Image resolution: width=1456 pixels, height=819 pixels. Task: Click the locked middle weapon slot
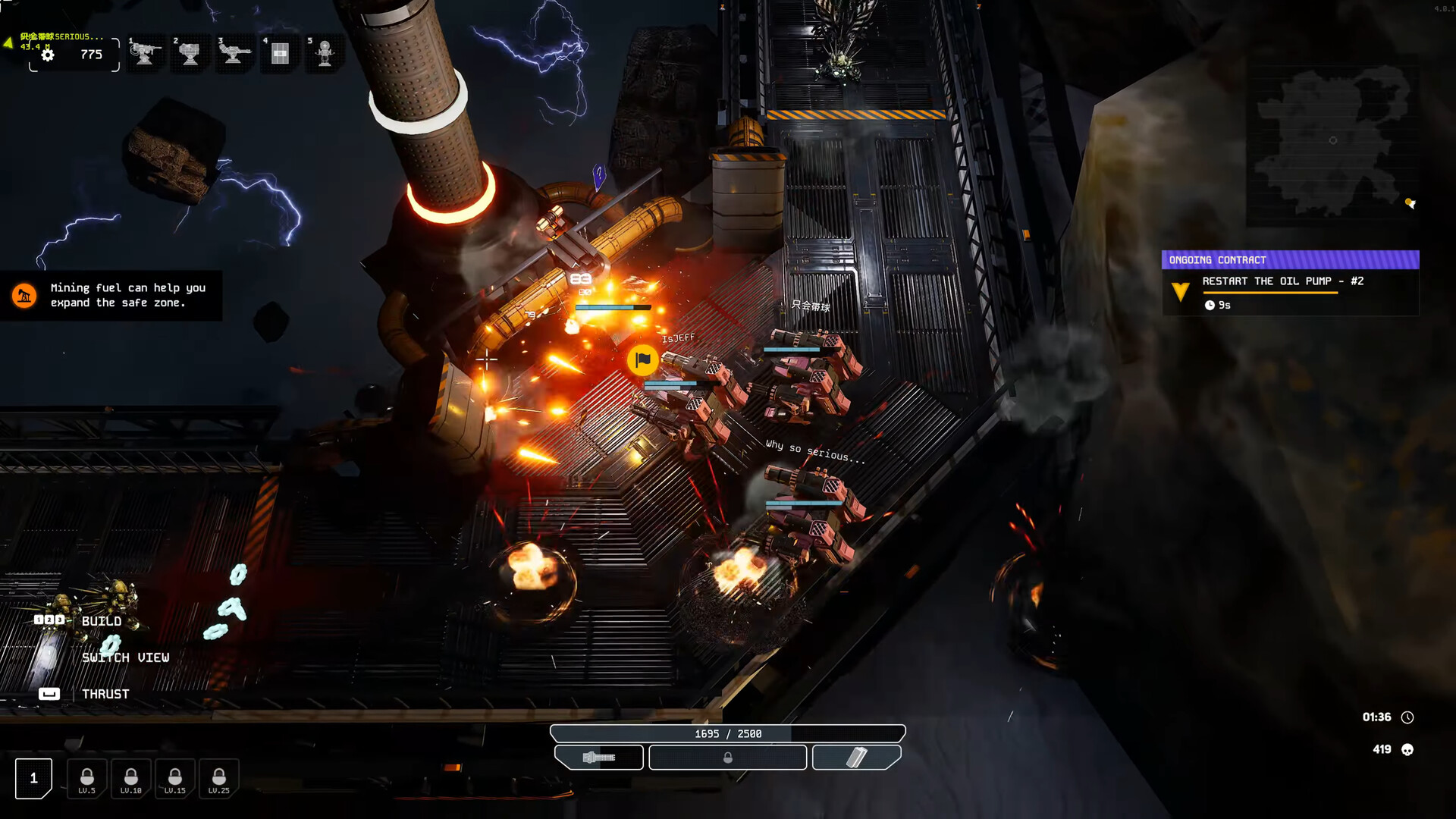727,757
